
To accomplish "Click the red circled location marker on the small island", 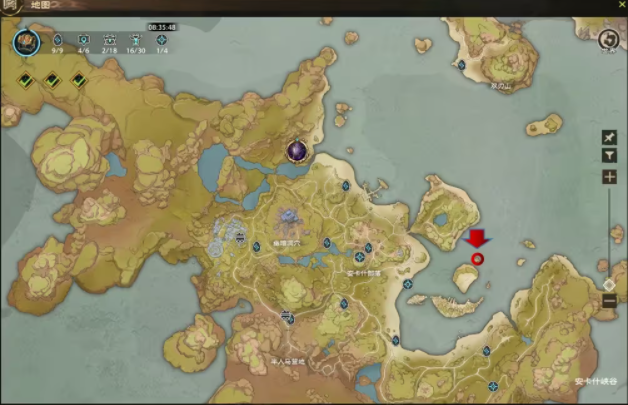I will (477, 259).
